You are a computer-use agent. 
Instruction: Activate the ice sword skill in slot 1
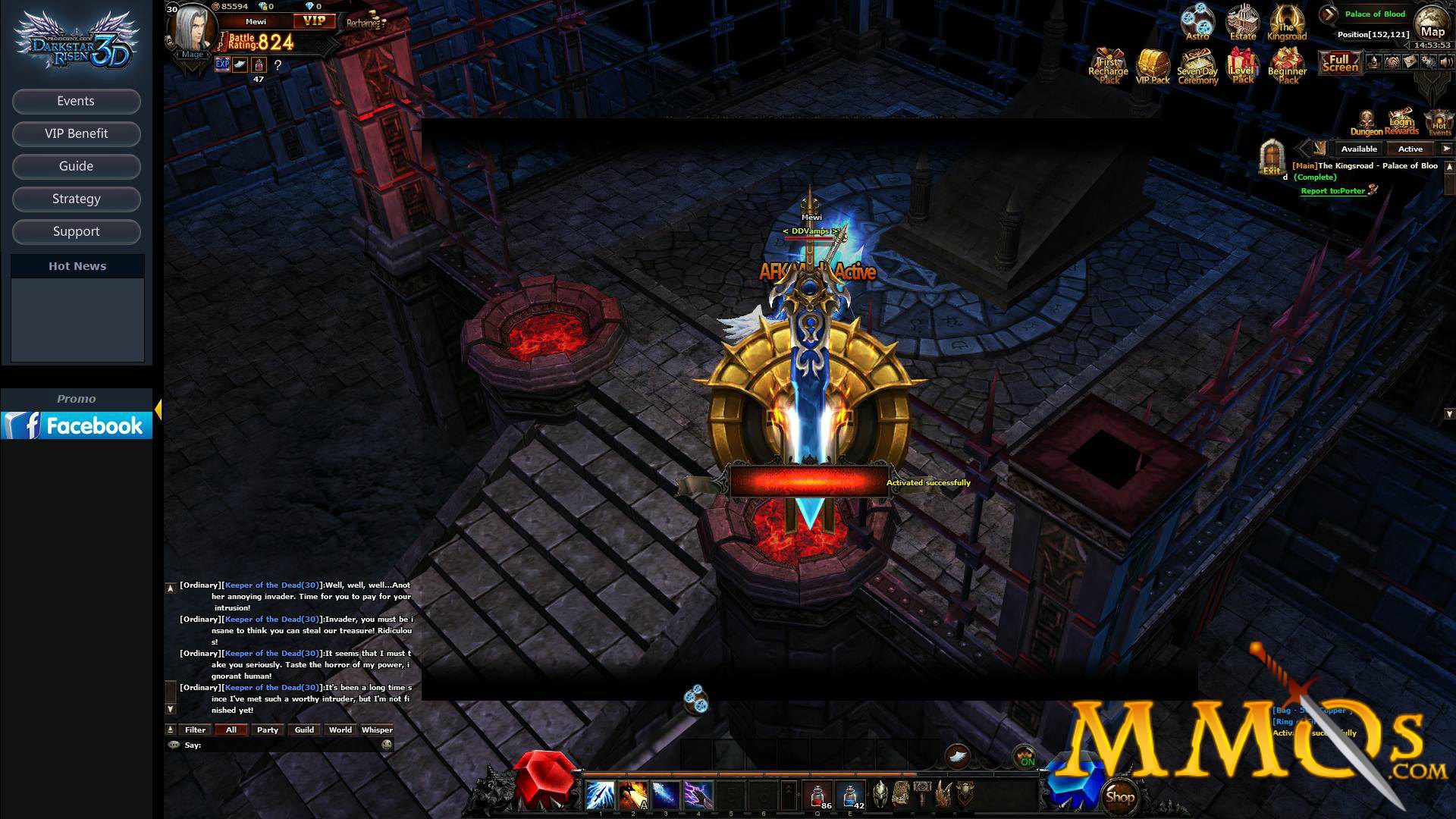point(600,795)
